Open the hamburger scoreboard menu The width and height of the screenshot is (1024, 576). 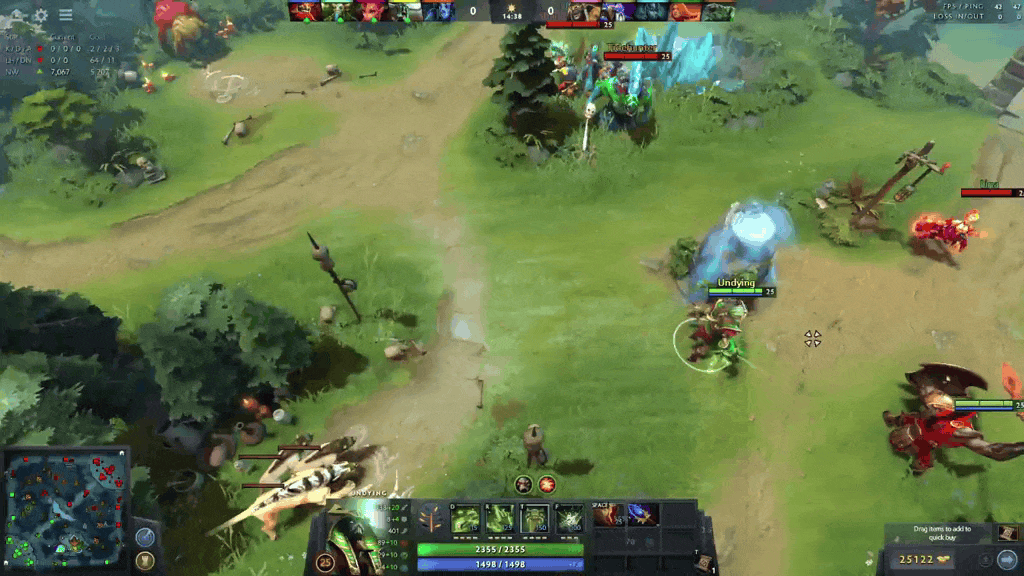tap(65, 15)
